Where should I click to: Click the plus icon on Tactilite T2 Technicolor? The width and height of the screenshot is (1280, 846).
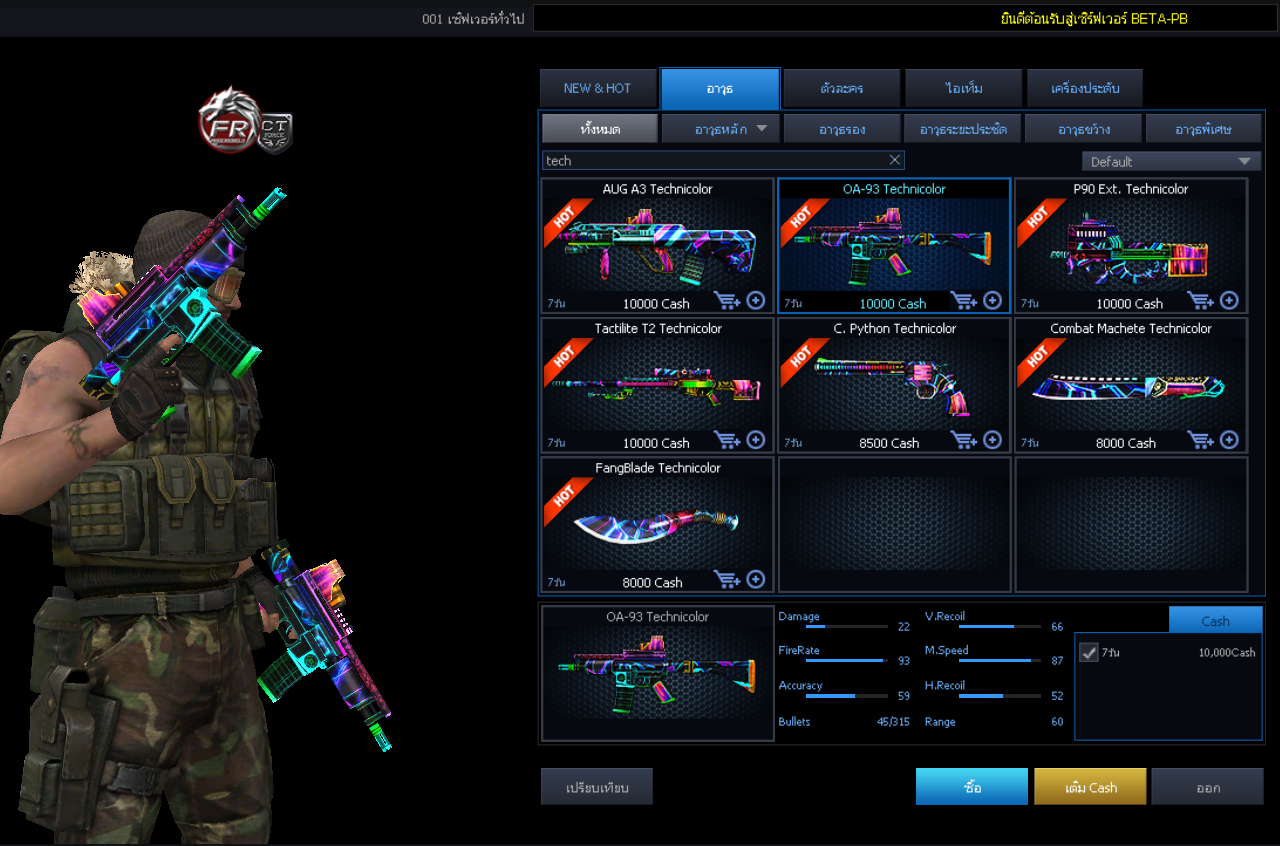click(755, 440)
